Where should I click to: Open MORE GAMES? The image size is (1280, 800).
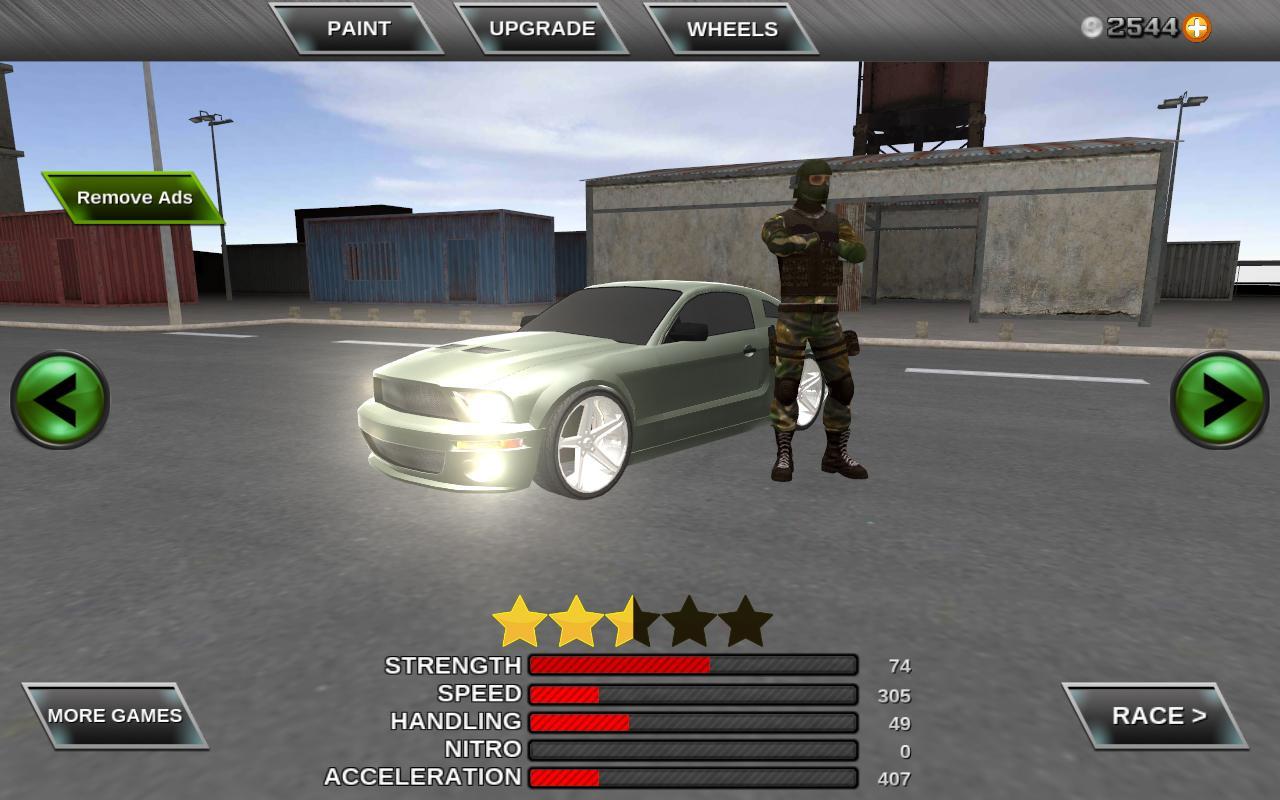114,716
